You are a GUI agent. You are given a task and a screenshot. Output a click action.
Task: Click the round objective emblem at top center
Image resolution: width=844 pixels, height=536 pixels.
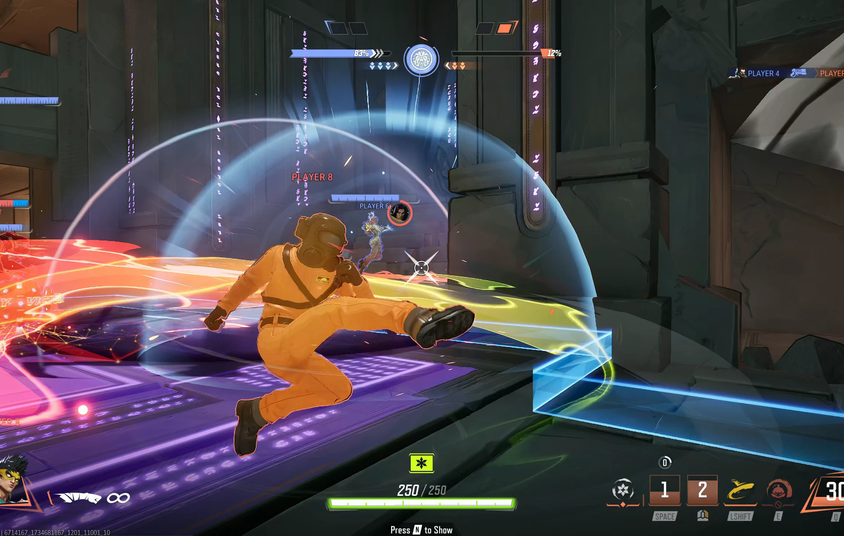pos(421,58)
